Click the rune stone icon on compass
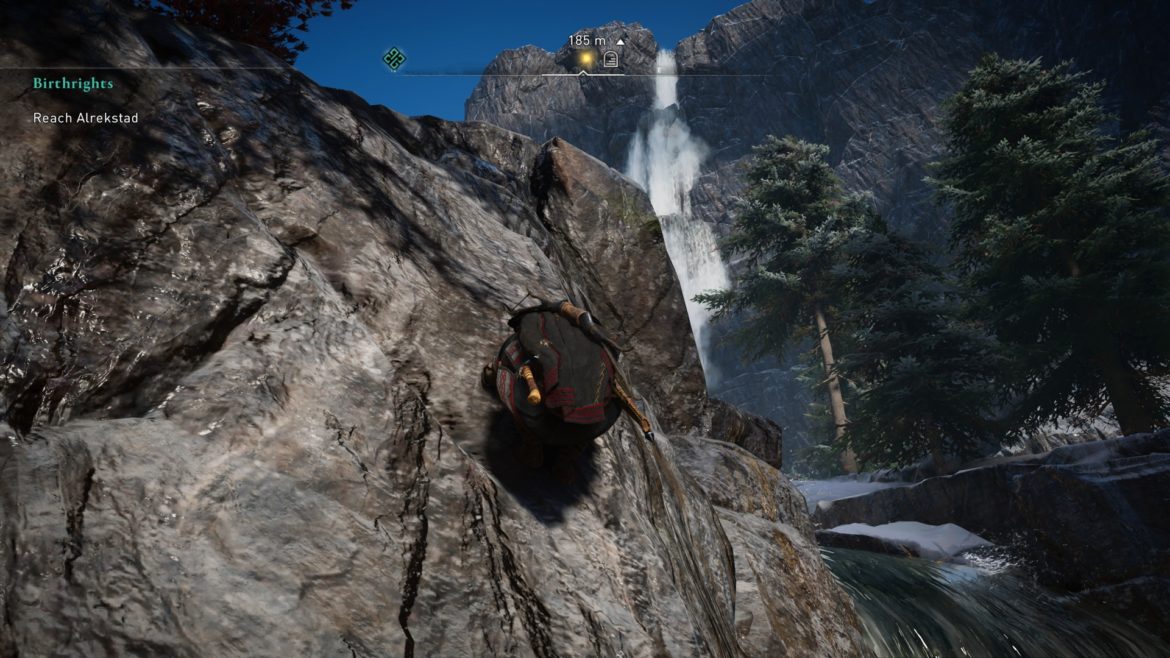1170x658 pixels. (x=610, y=60)
